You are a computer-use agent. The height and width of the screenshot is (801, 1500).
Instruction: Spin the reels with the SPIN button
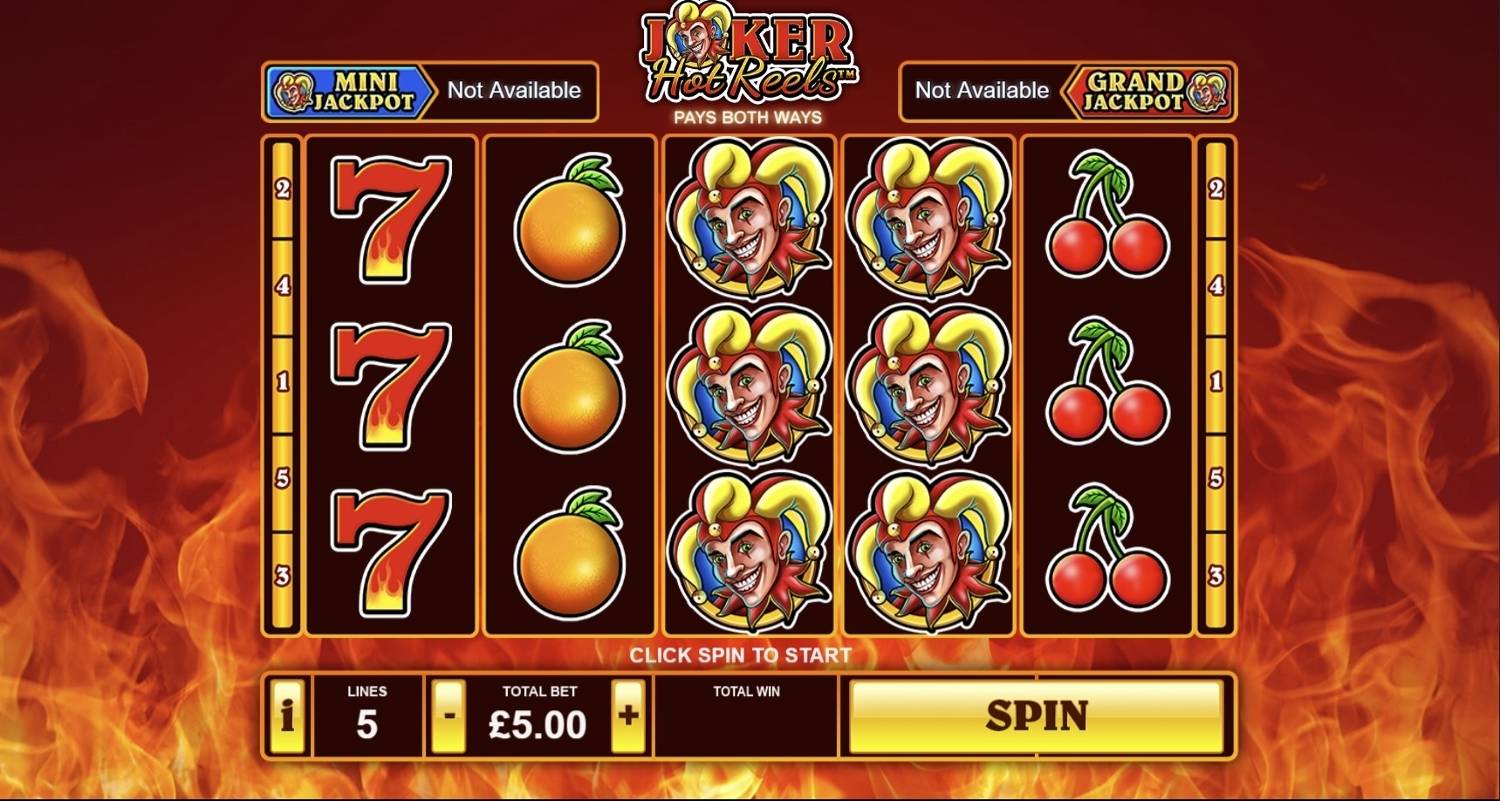pyautogui.click(x=1036, y=716)
